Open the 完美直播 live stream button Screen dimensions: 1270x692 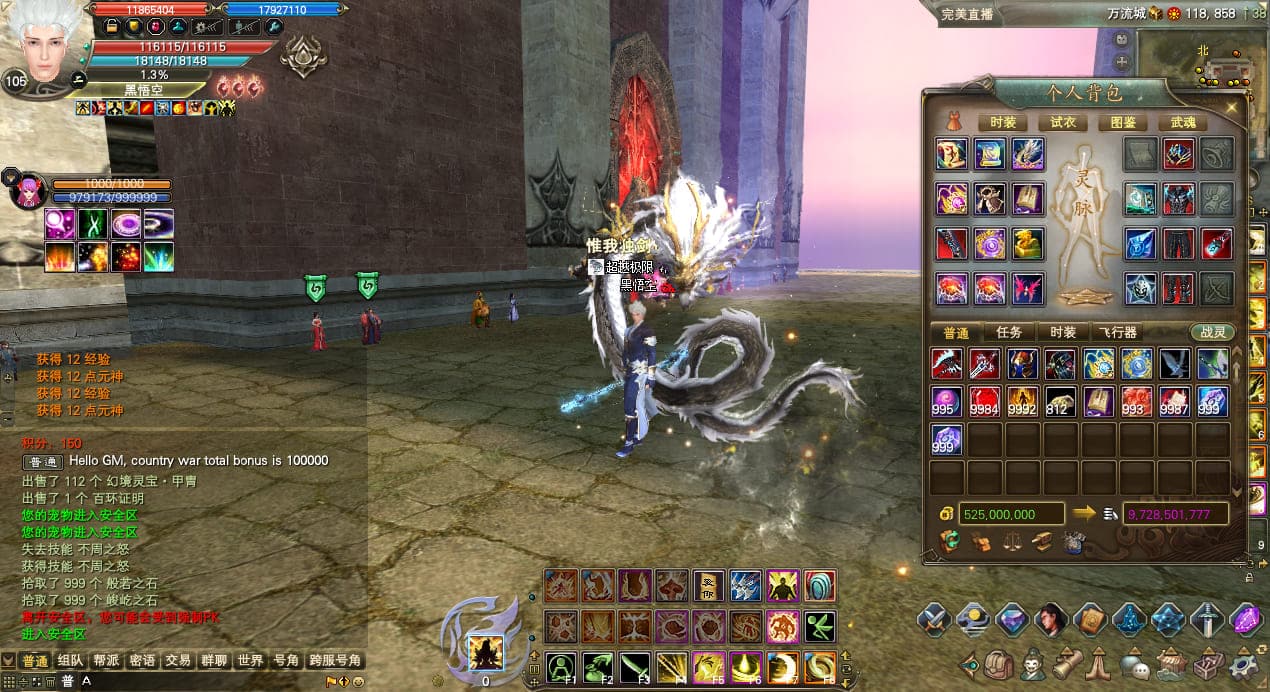[966, 14]
